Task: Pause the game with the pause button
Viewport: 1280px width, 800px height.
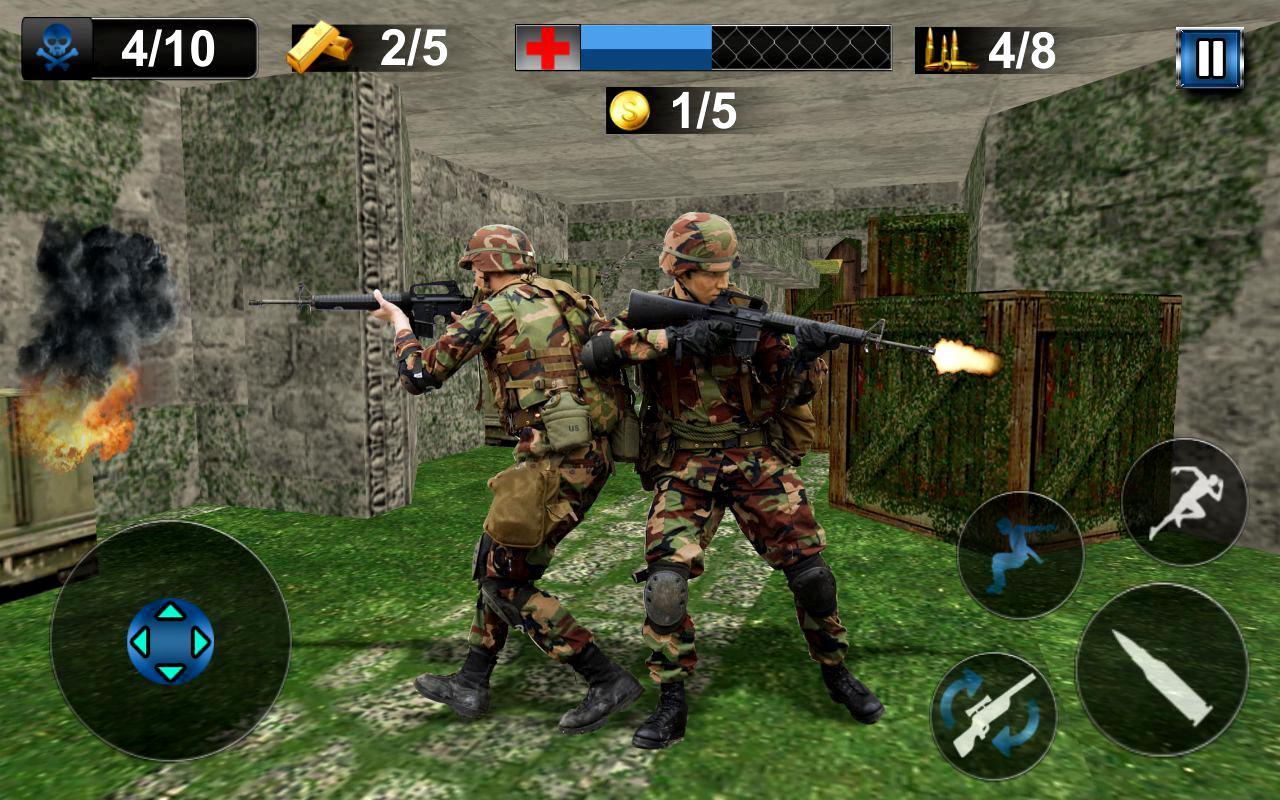Action: 1209,58
